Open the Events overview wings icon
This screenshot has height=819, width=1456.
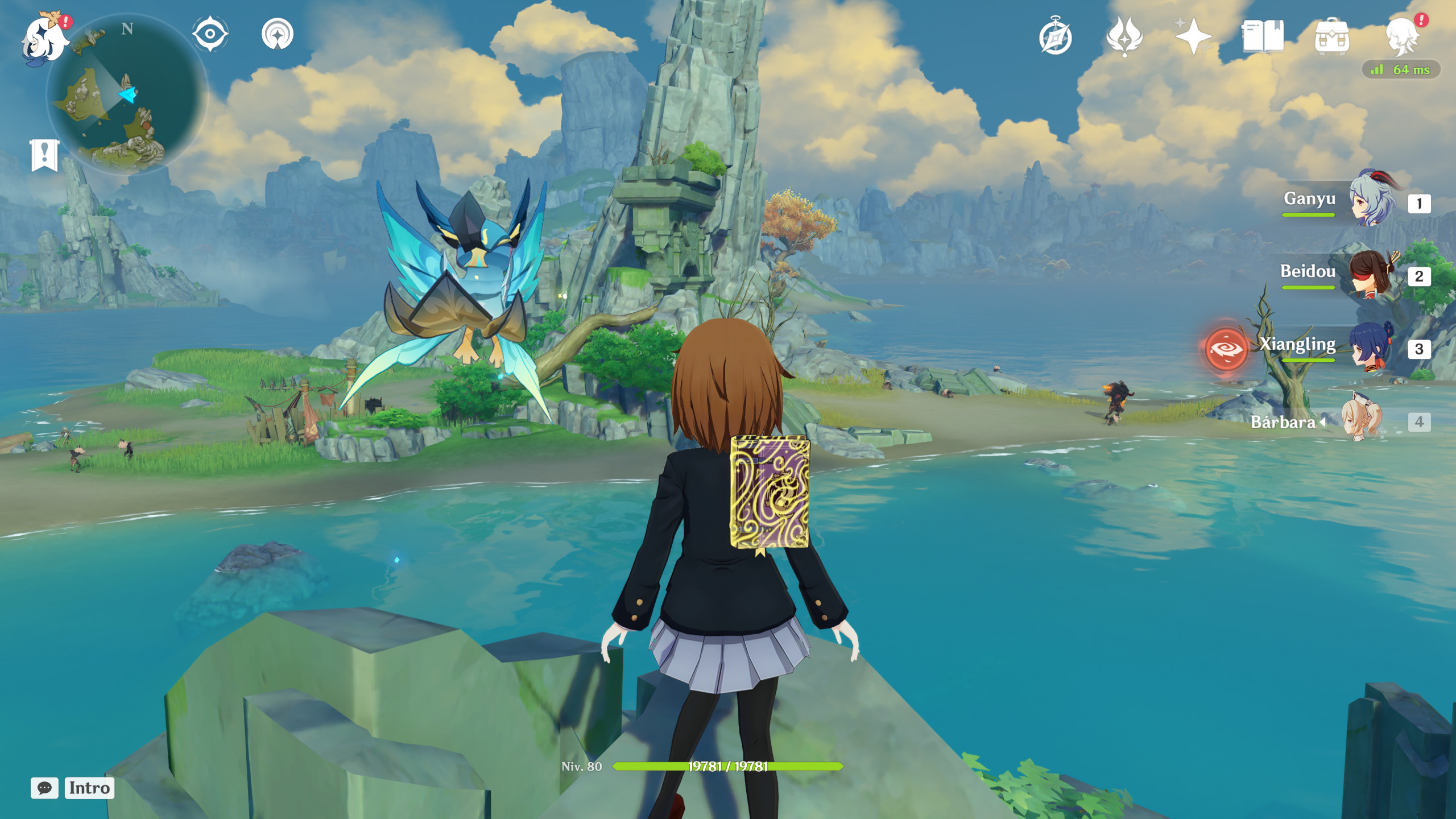point(1125,35)
